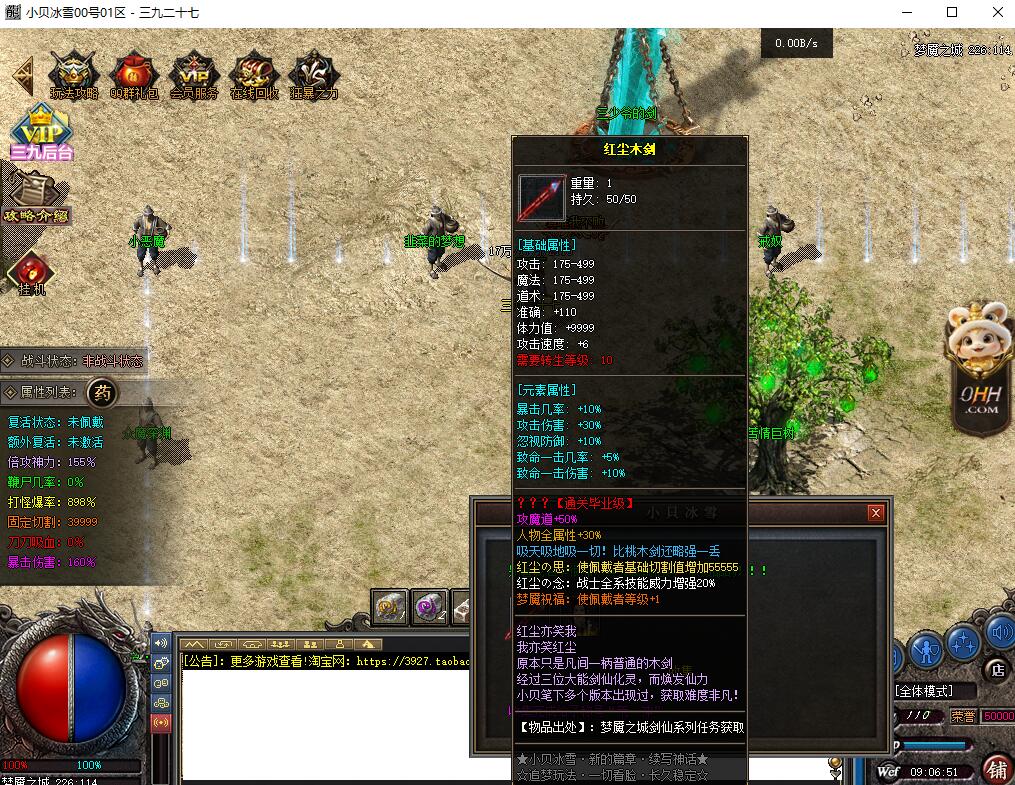
Task: Maximize the game window
Action: click(952, 12)
